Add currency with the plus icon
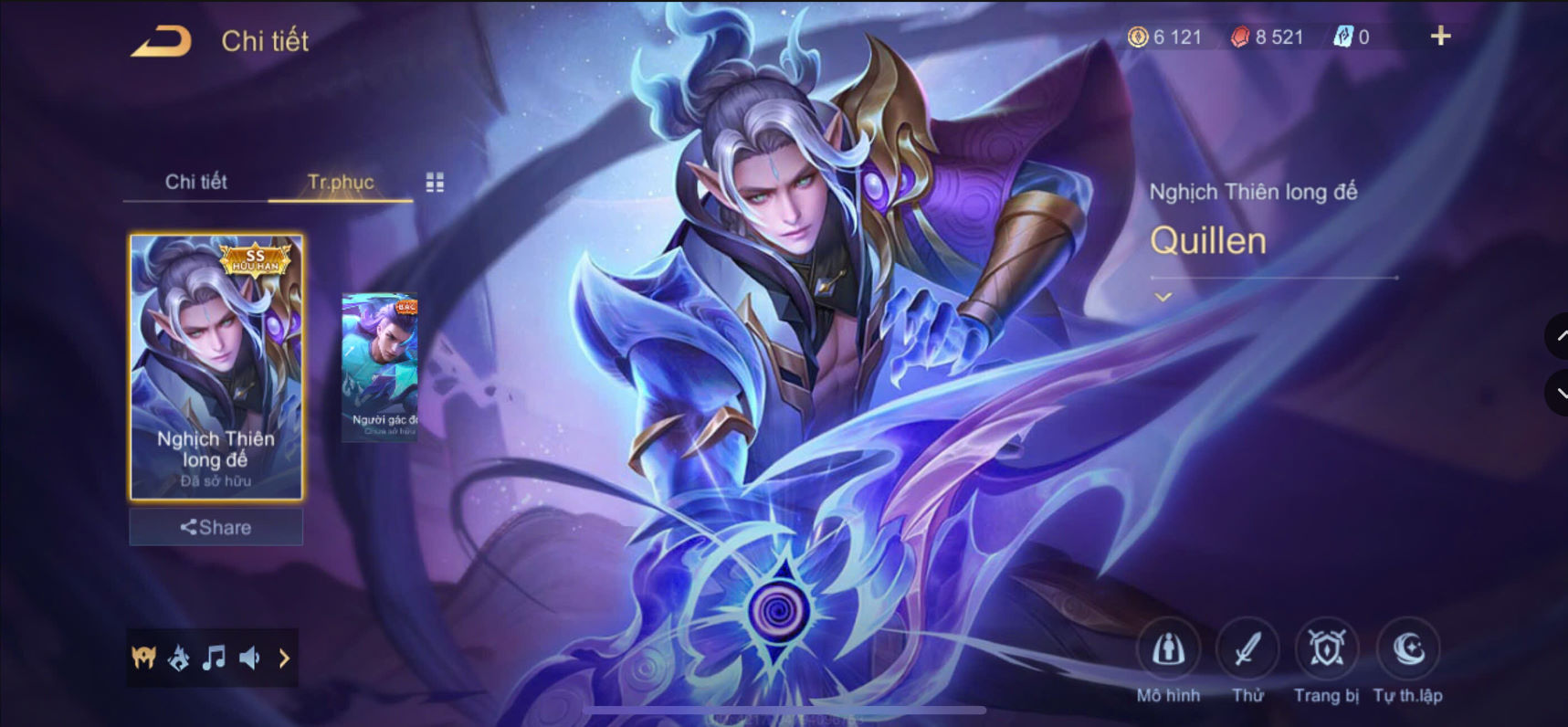 [1440, 37]
